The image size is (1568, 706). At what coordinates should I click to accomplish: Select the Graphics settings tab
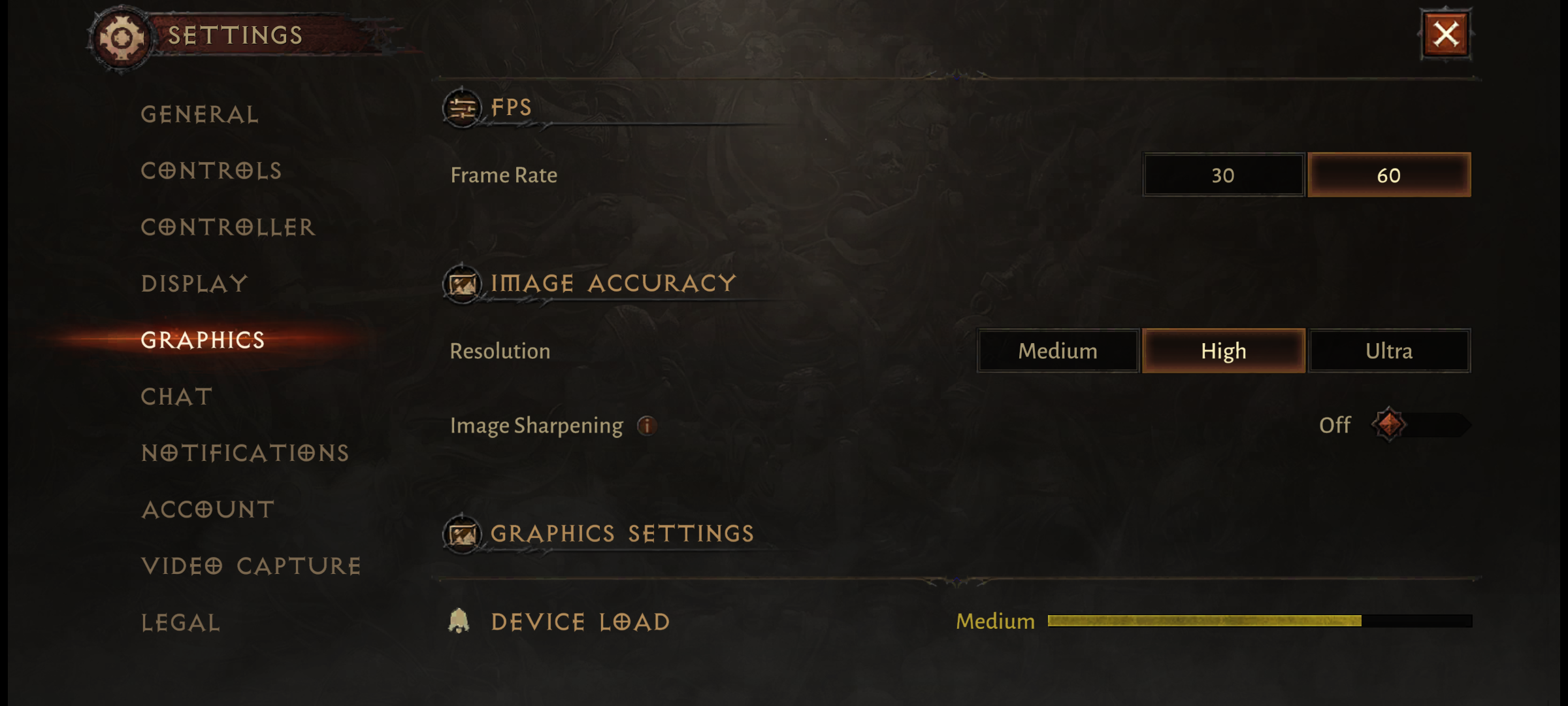pos(203,340)
